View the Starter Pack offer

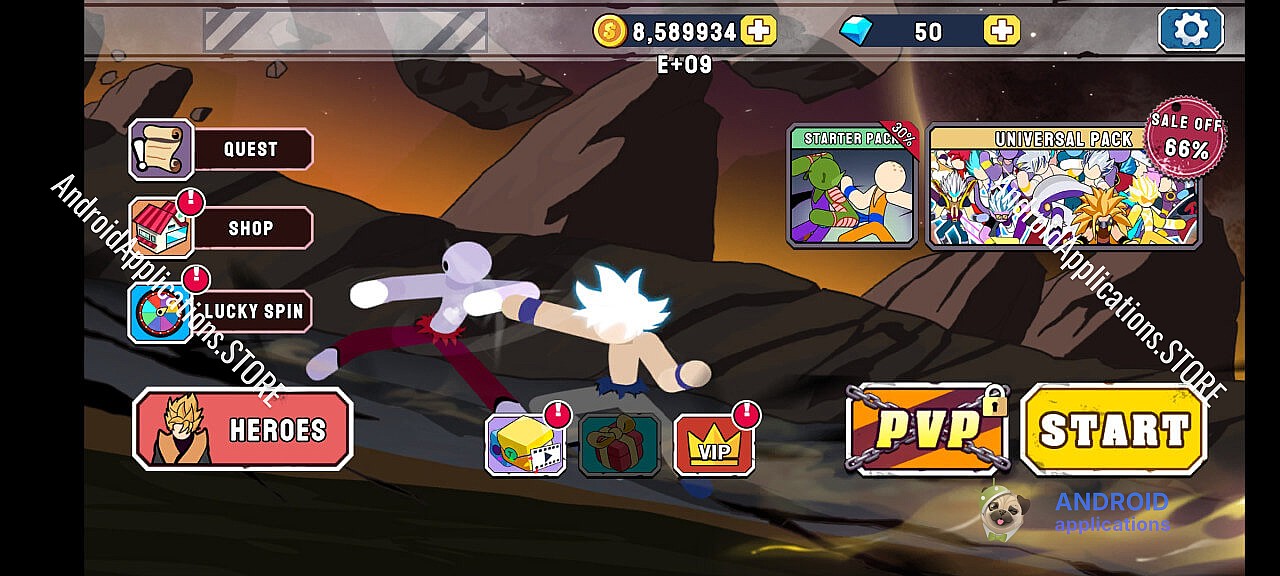pyautogui.click(x=852, y=186)
